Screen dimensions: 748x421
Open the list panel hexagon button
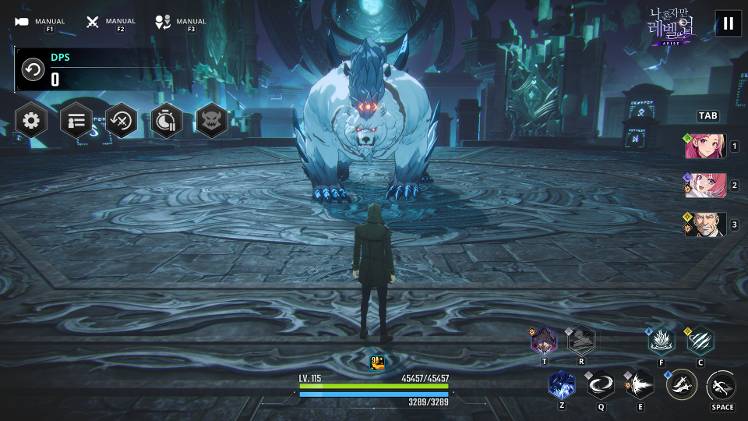77,121
